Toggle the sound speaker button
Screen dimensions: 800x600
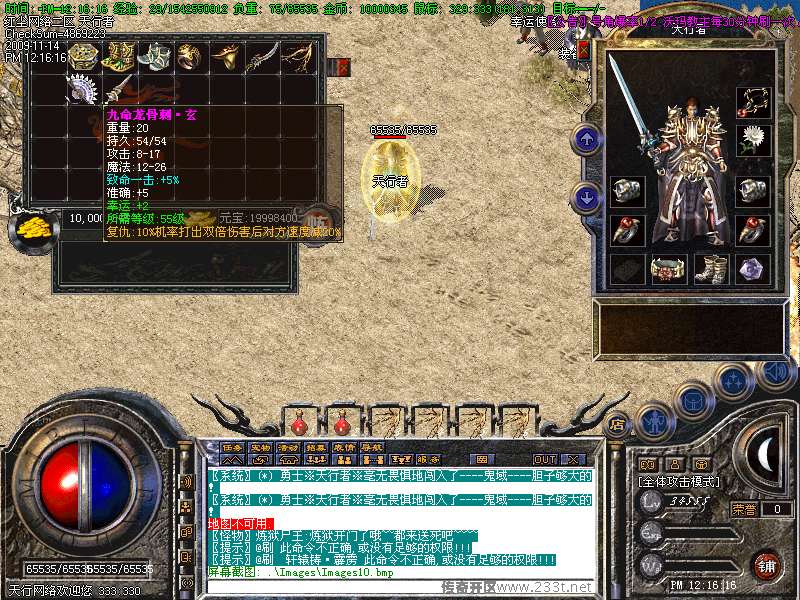coord(774,372)
